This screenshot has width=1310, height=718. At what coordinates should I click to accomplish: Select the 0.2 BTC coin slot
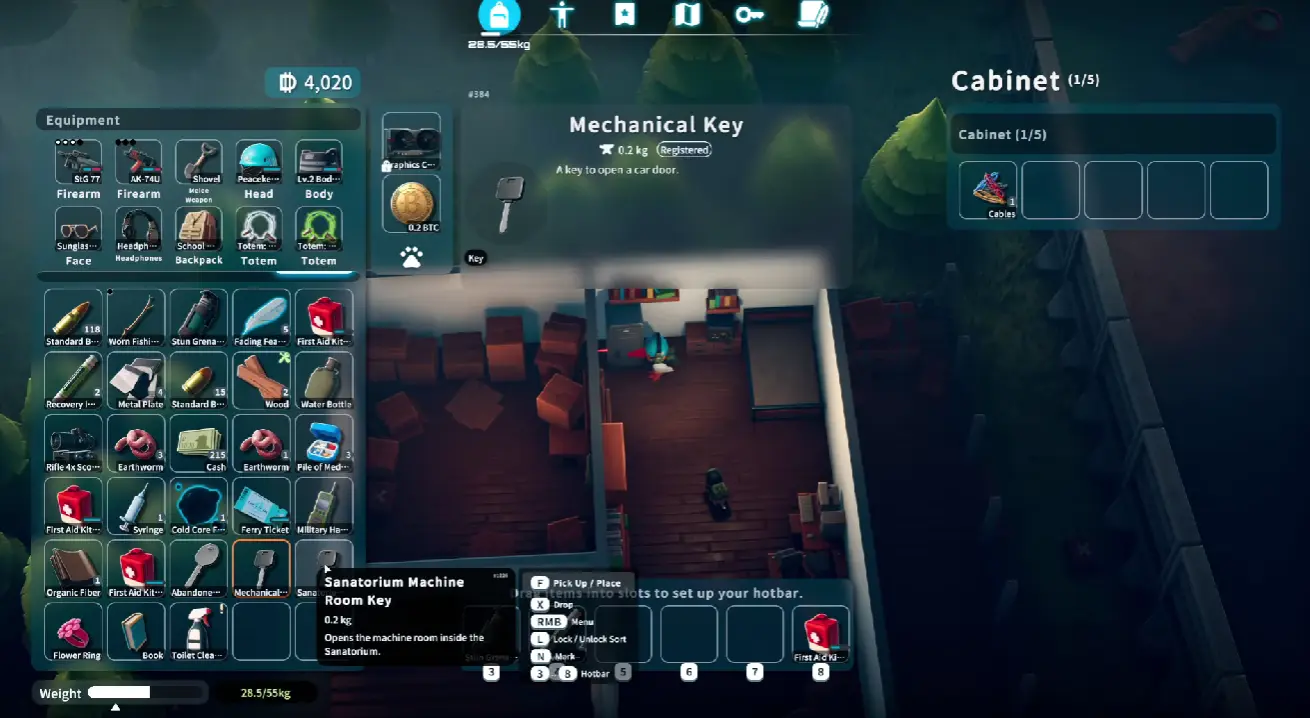coord(411,203)
